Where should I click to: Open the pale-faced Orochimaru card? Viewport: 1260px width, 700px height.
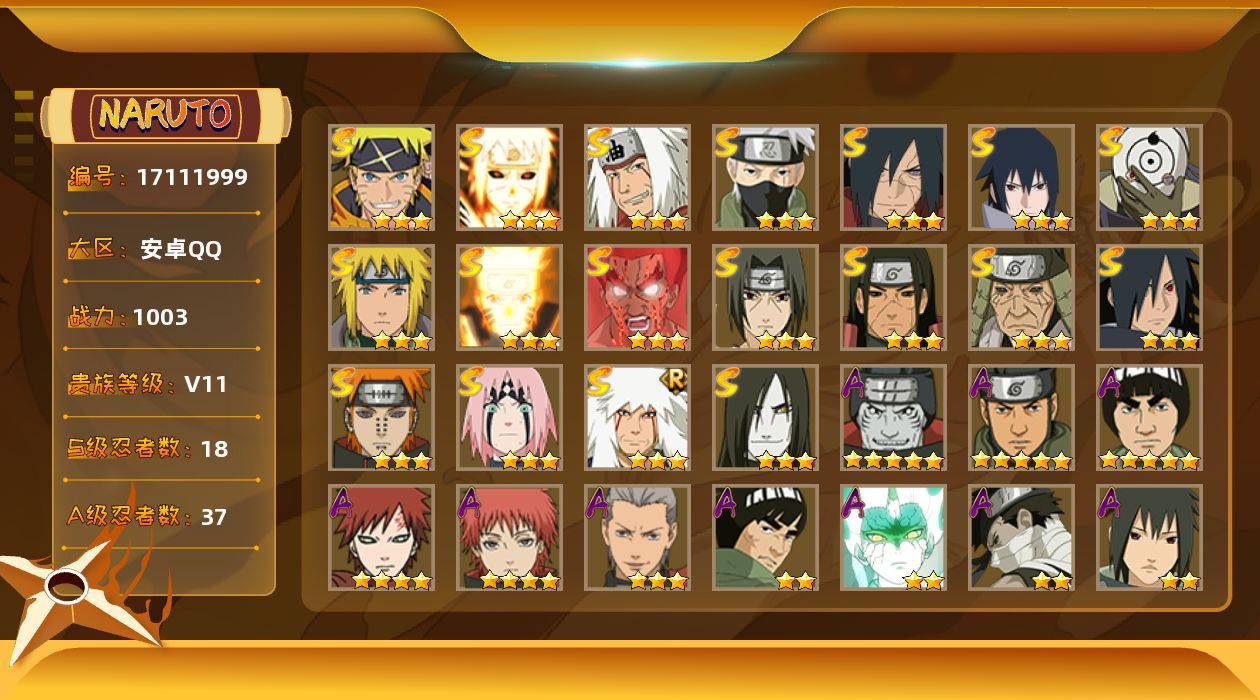click(x=765, y=417)
